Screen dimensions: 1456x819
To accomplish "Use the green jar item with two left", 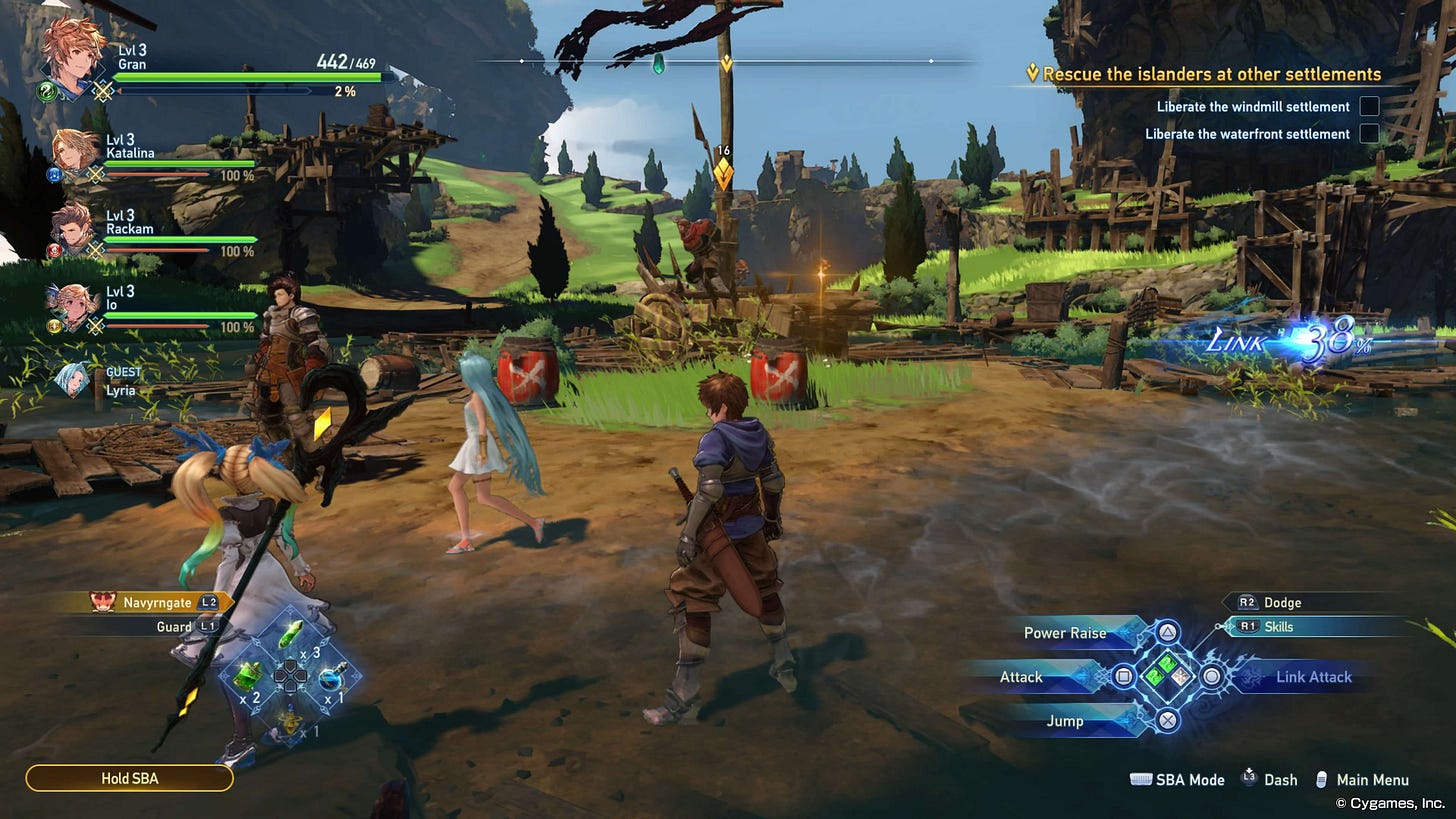I will pyautogui.click(x=247, y=676).
